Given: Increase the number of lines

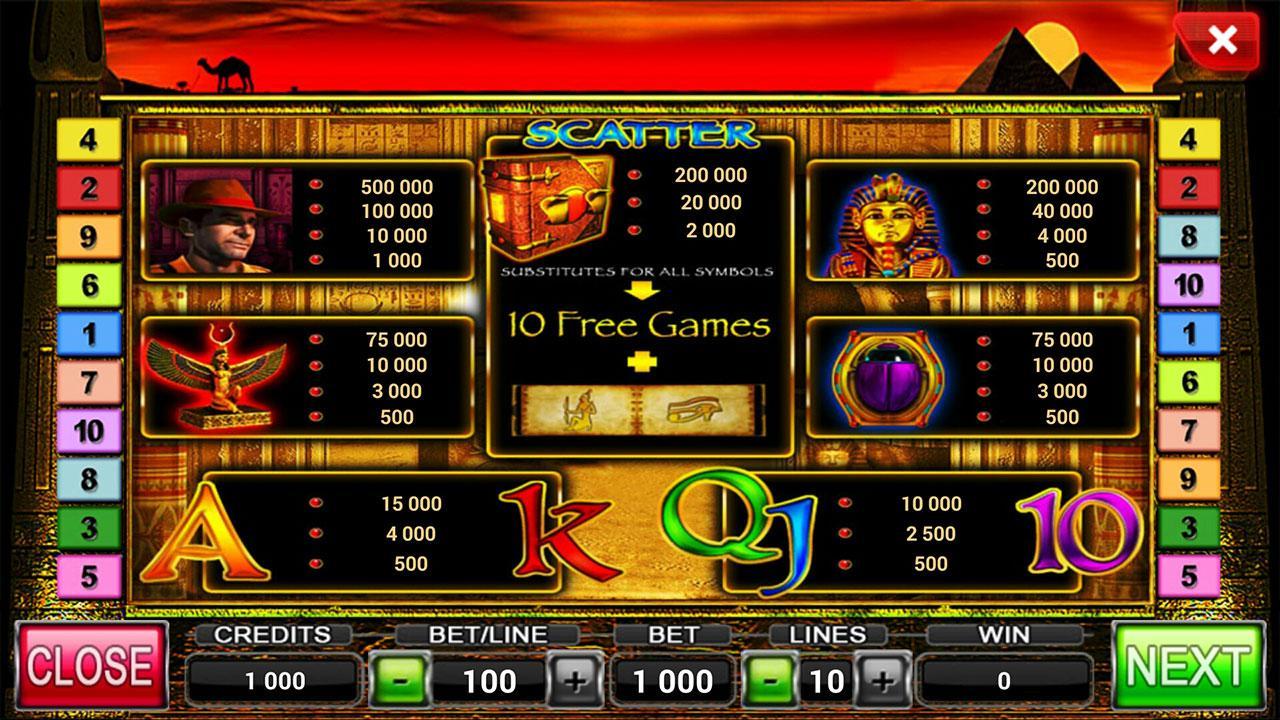Looking at the screenshot, I should point(884,680).
